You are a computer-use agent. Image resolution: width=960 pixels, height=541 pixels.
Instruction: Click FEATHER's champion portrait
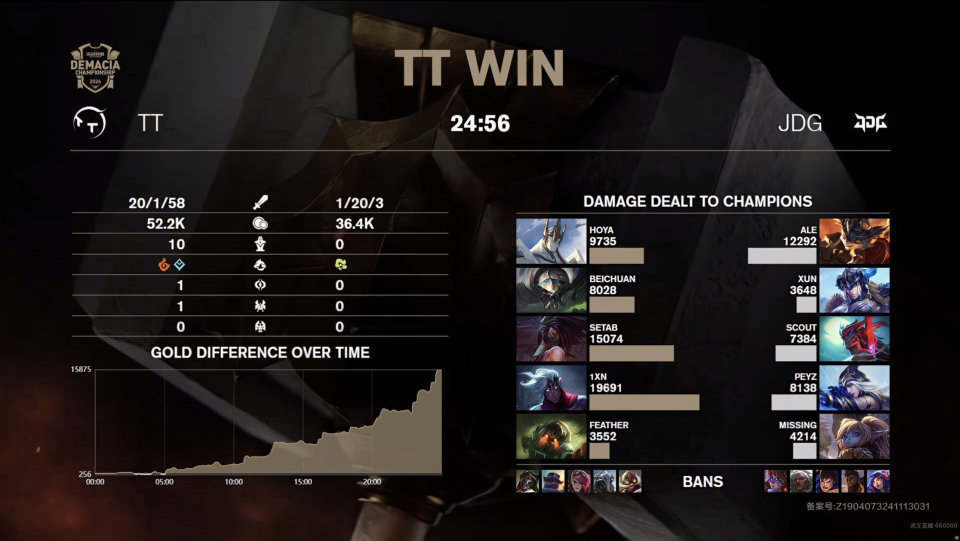point(551,437)
